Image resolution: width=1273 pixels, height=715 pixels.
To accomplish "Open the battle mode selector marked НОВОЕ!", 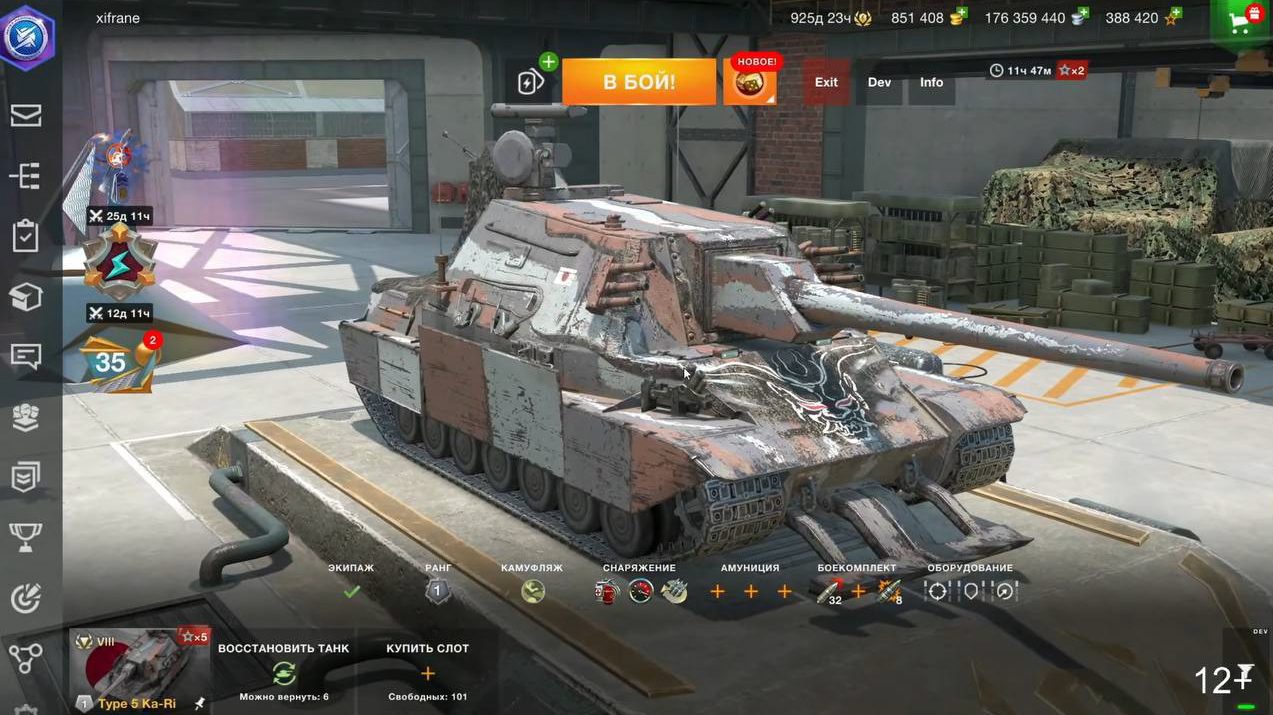I will [x=749, y=82].
